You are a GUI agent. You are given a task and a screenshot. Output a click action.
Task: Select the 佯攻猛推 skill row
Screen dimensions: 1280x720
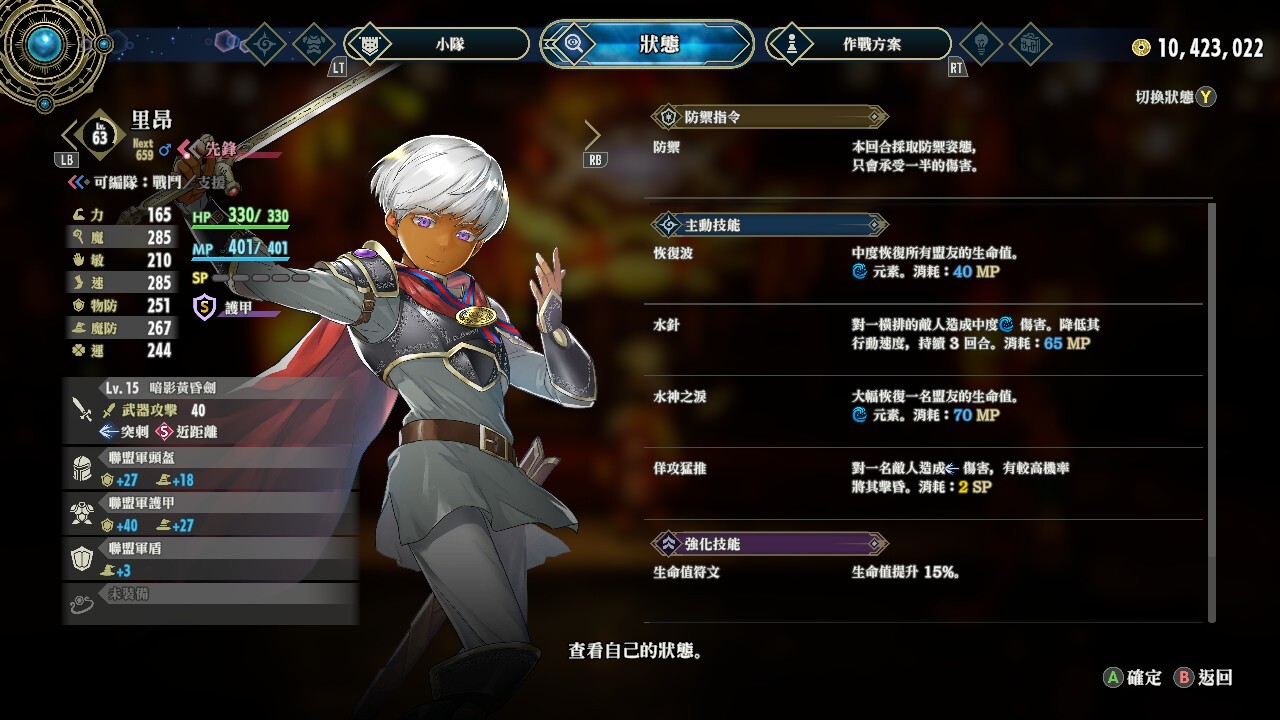(925, 478)
